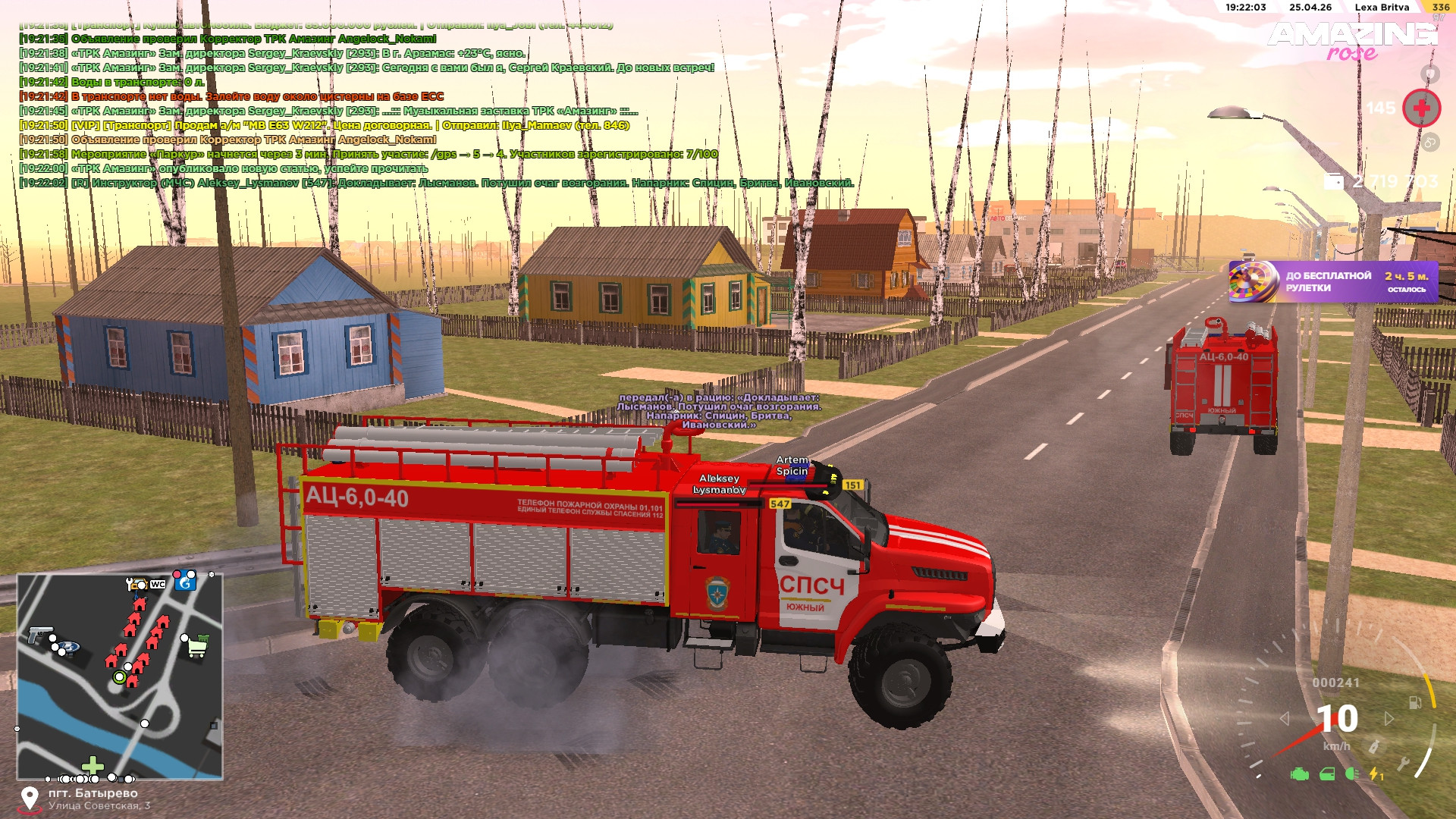Click the shopping cart store marker

pyautogui.click(x=197, y=647)
